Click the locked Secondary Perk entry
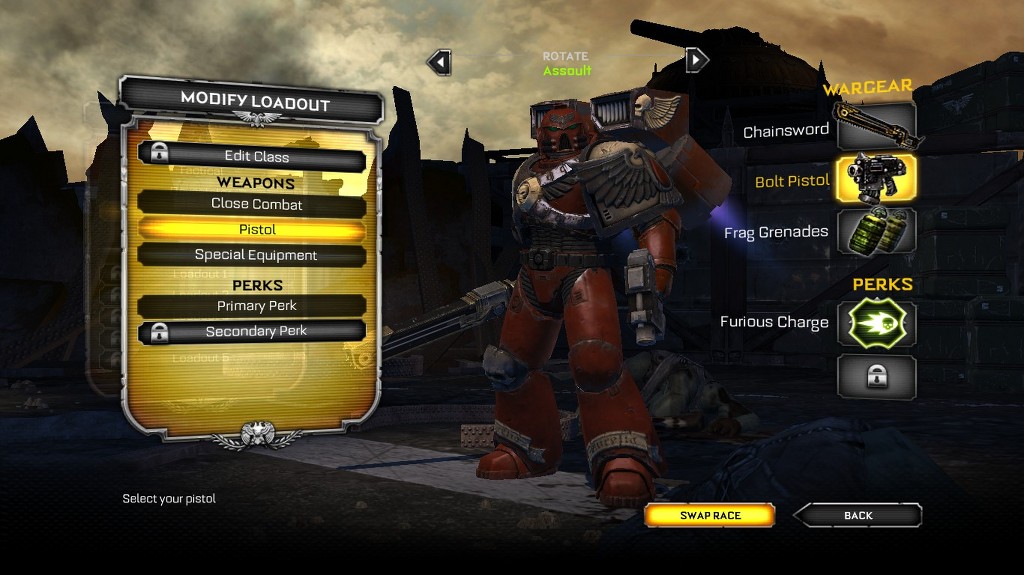 click(x=252, y=332)
